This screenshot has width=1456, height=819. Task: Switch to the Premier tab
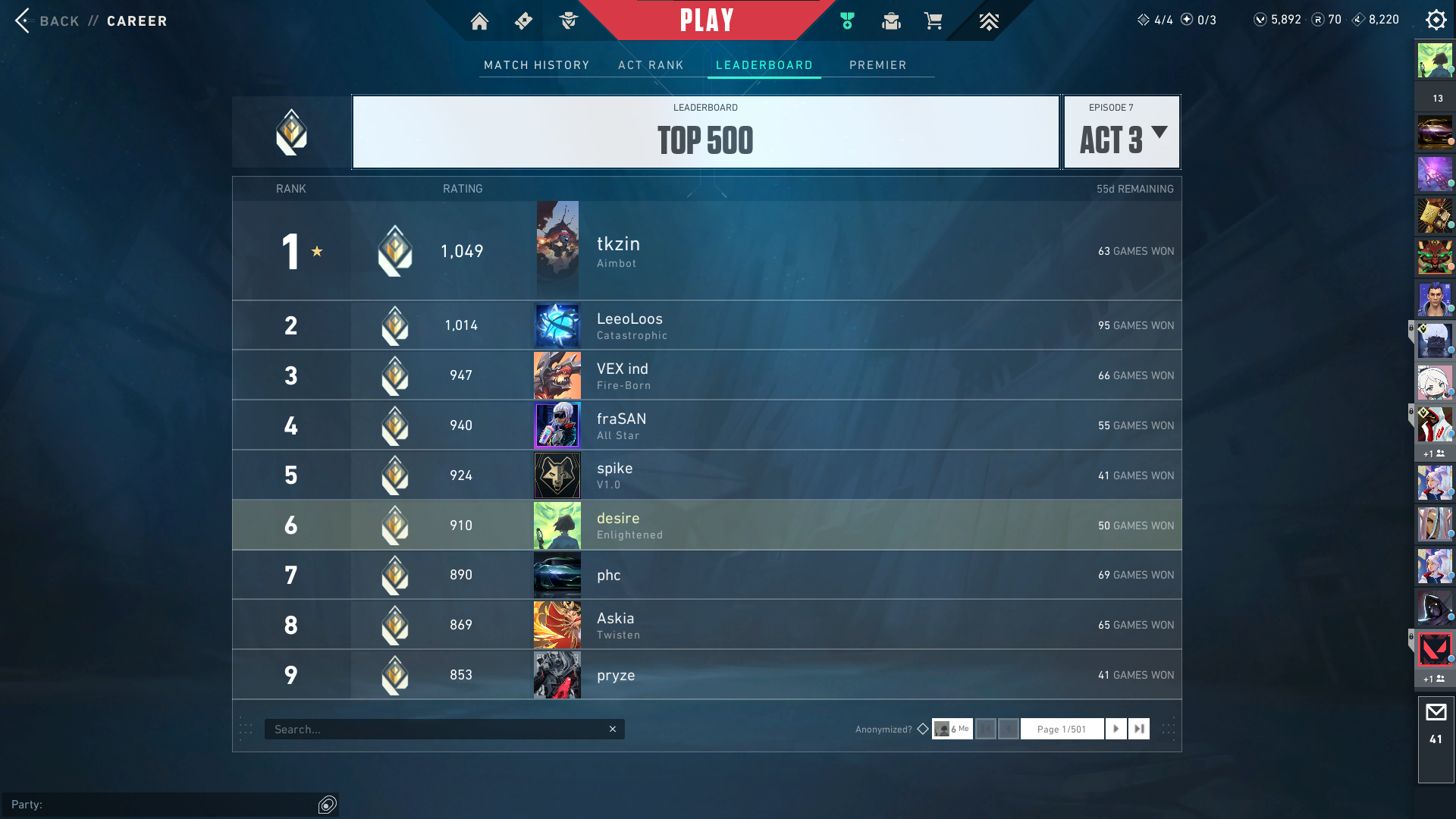(878, 65)
